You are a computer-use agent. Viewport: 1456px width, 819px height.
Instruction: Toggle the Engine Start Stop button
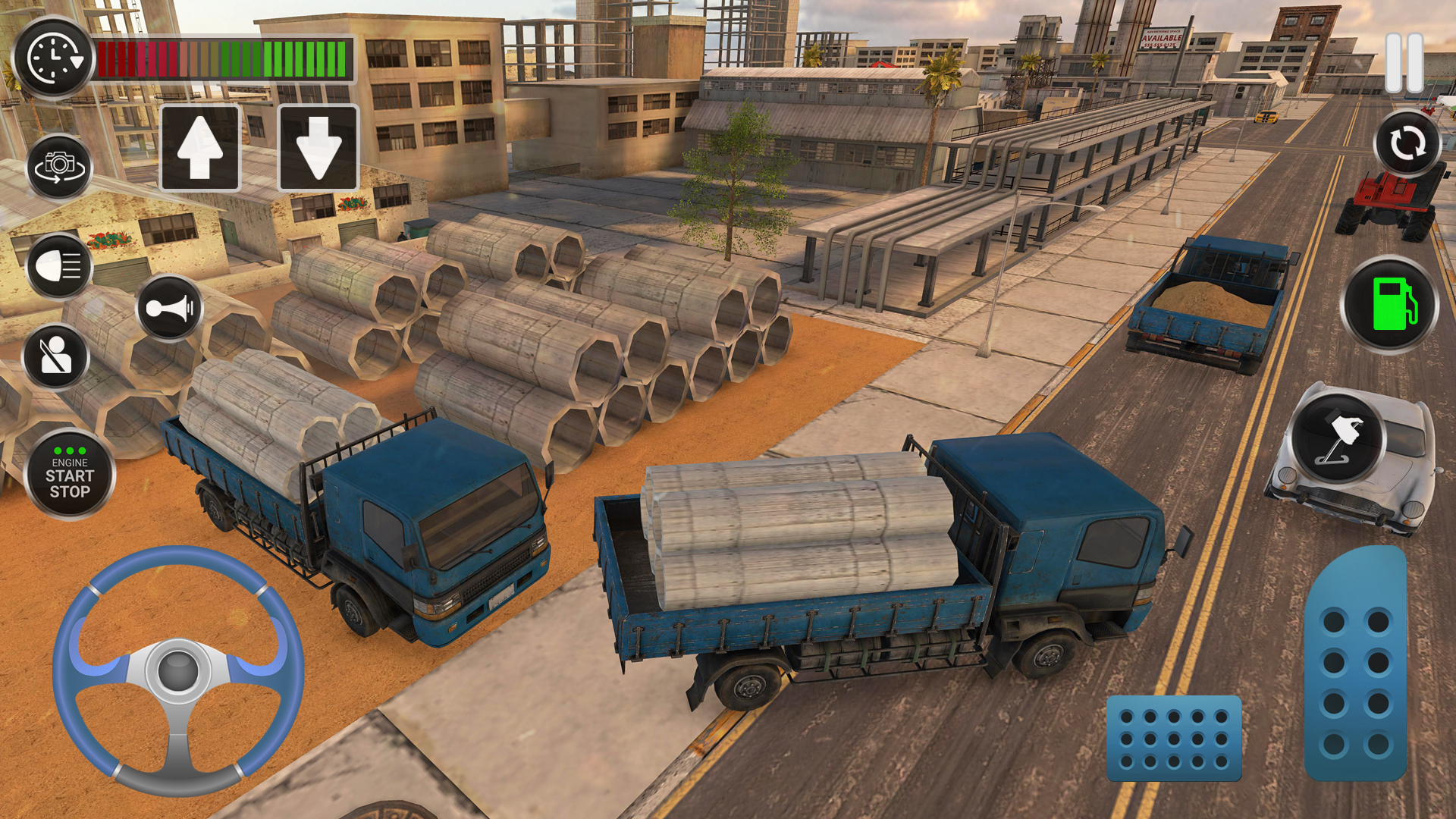coord(70,475)
